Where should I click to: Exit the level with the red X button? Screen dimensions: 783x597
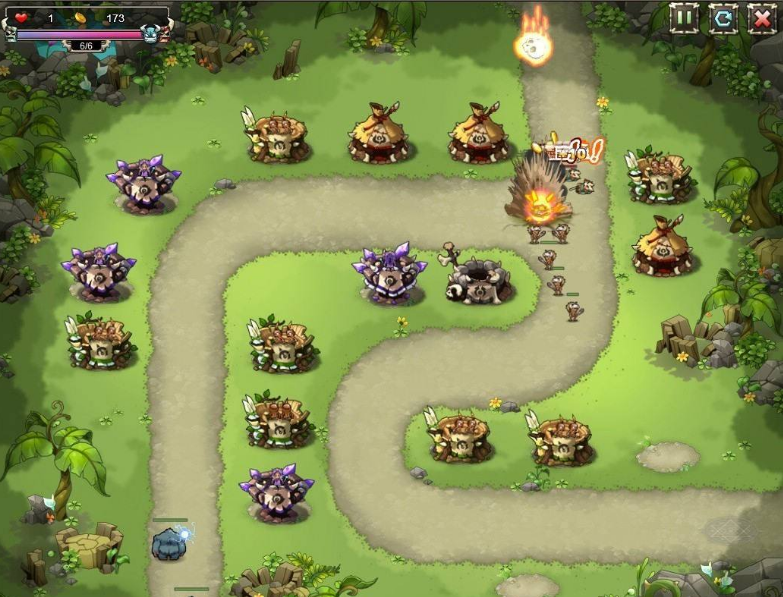click(x=761, y=17)
